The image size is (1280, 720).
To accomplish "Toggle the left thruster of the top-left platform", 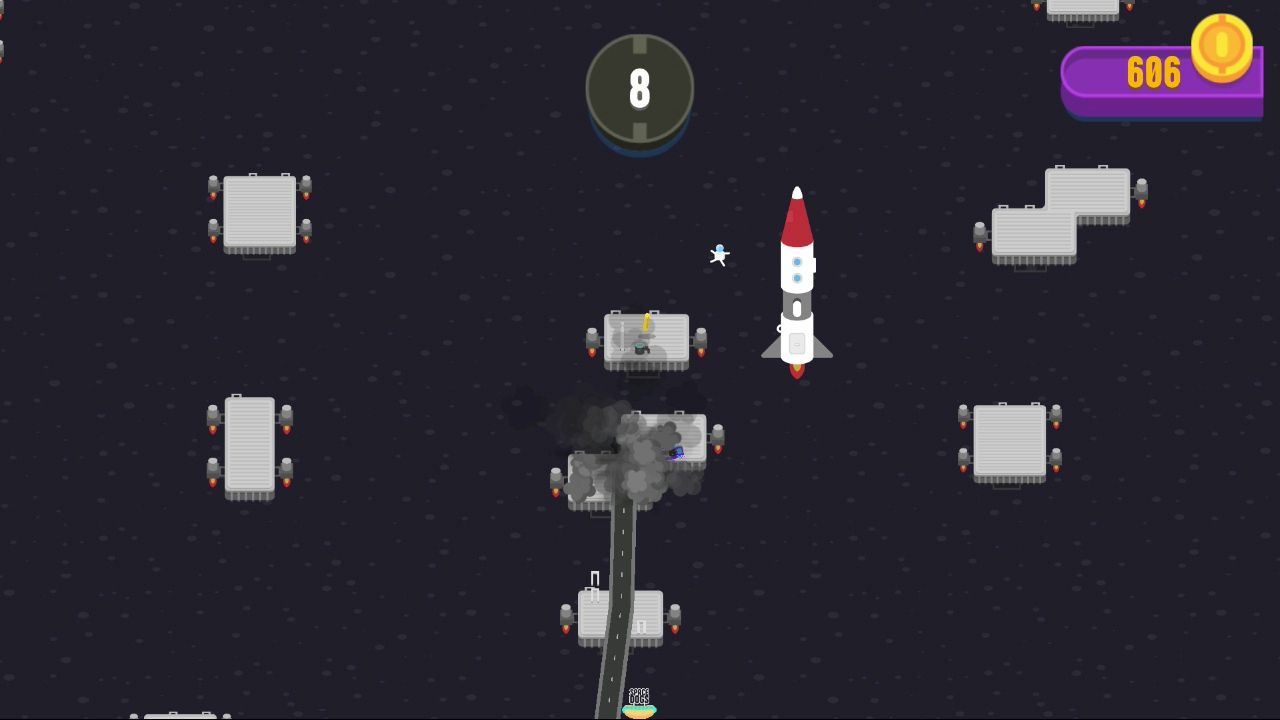I will point(214,184).
